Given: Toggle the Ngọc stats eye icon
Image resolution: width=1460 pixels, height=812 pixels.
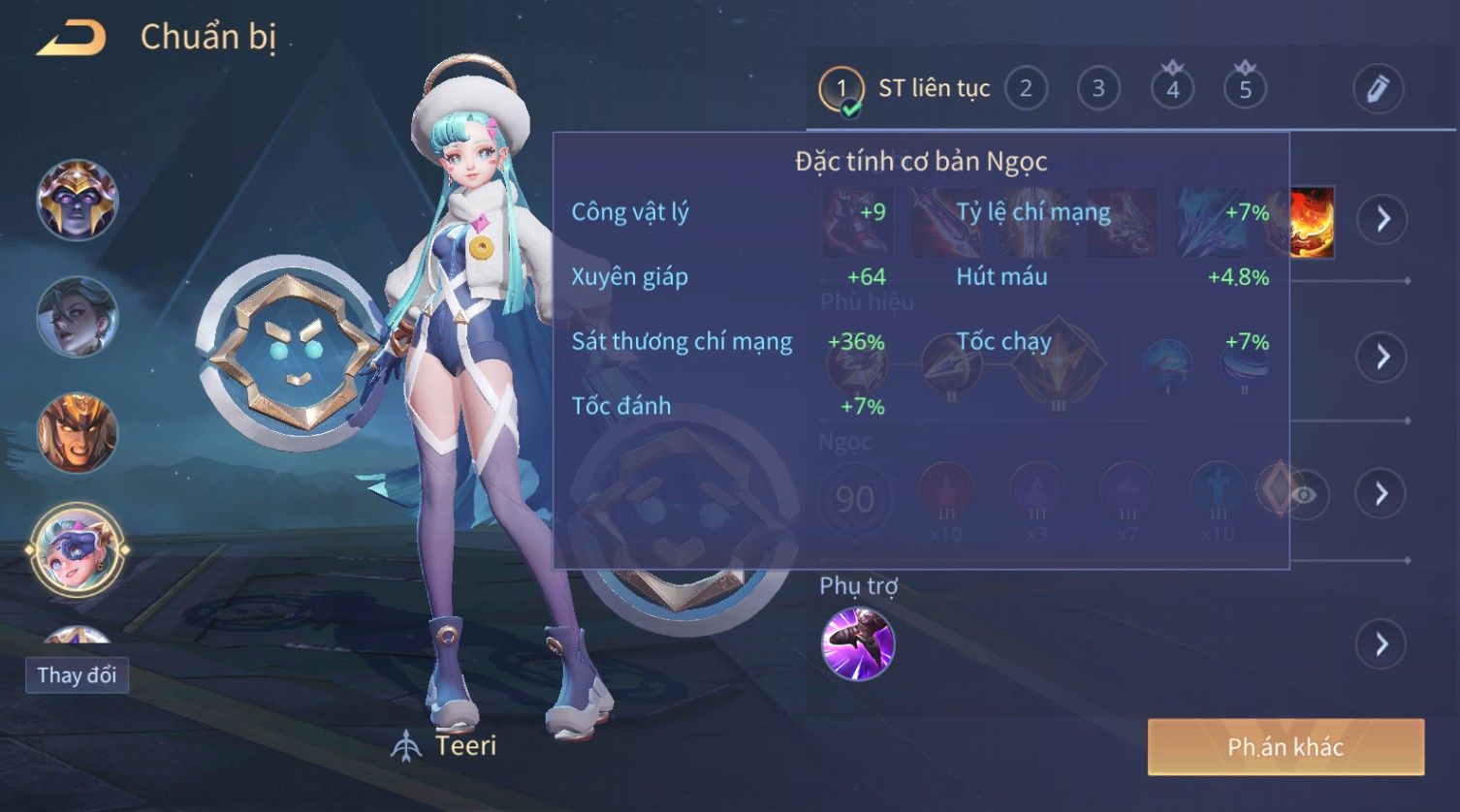Looking at the screenshot, I should [x=1304, y=495].
